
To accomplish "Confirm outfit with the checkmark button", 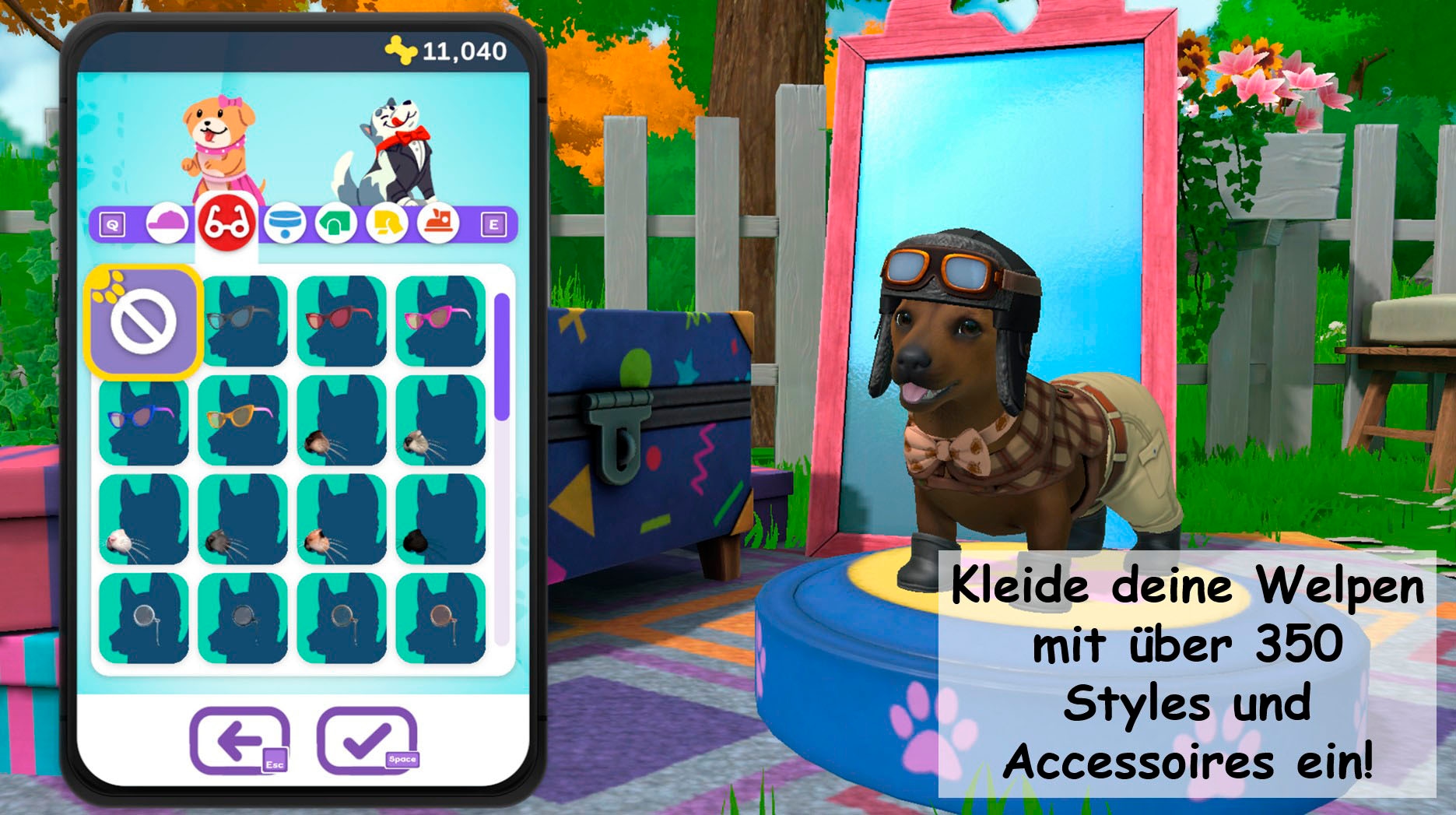I will tap(366, 739).
